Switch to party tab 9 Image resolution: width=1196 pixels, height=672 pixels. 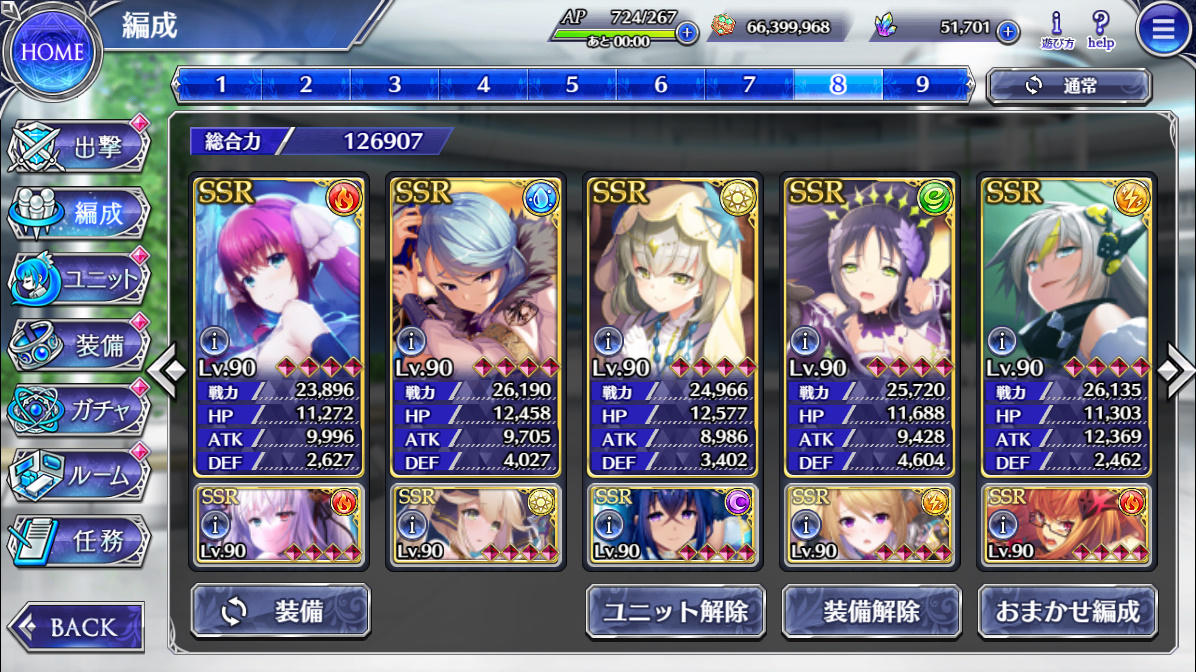point(922,85)
